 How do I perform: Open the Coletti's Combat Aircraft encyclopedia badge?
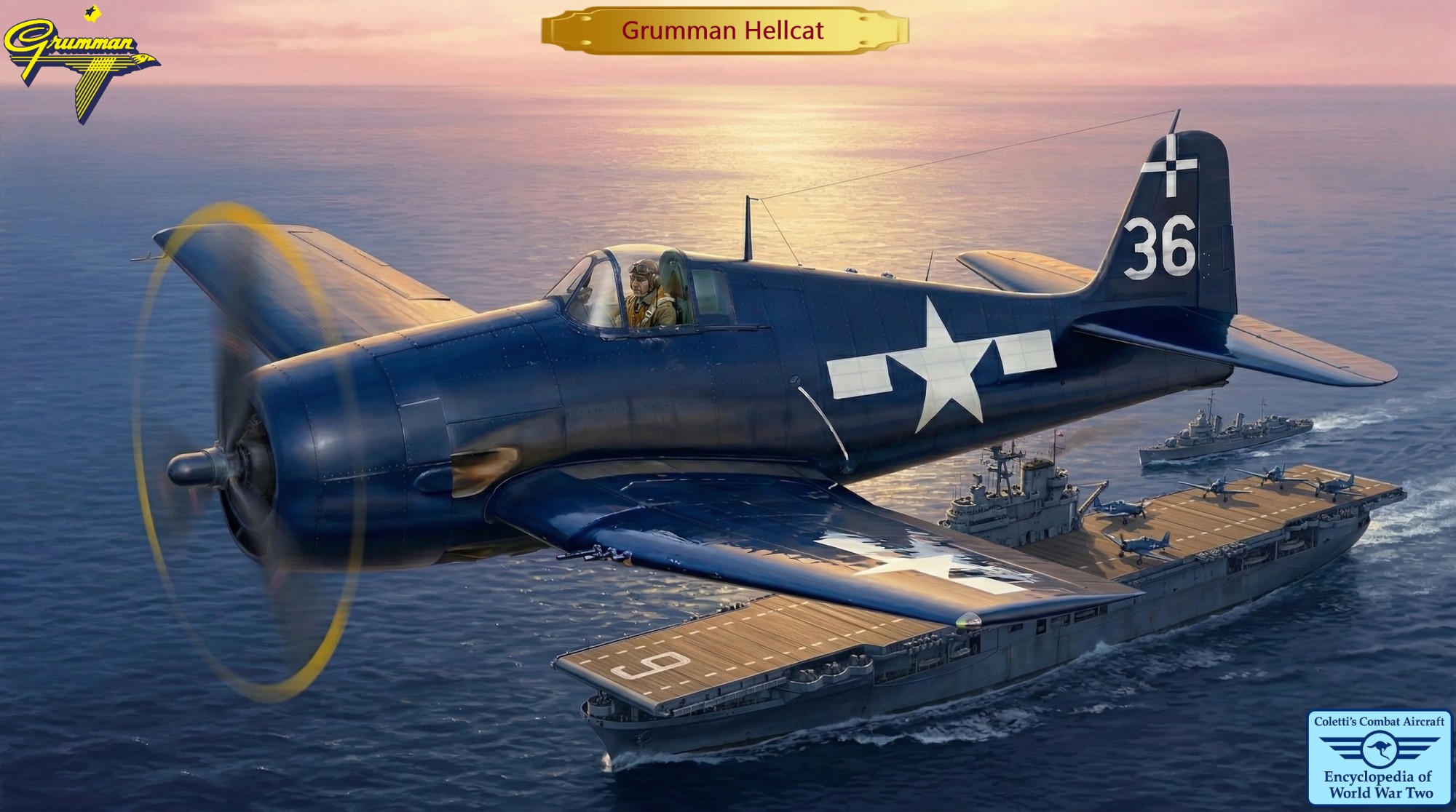click(x=1380, y=757)
